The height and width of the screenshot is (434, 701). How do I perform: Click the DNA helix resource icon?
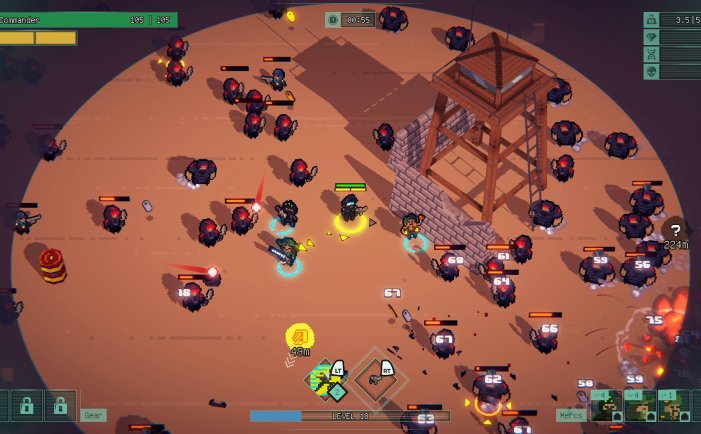coord(651,54)
